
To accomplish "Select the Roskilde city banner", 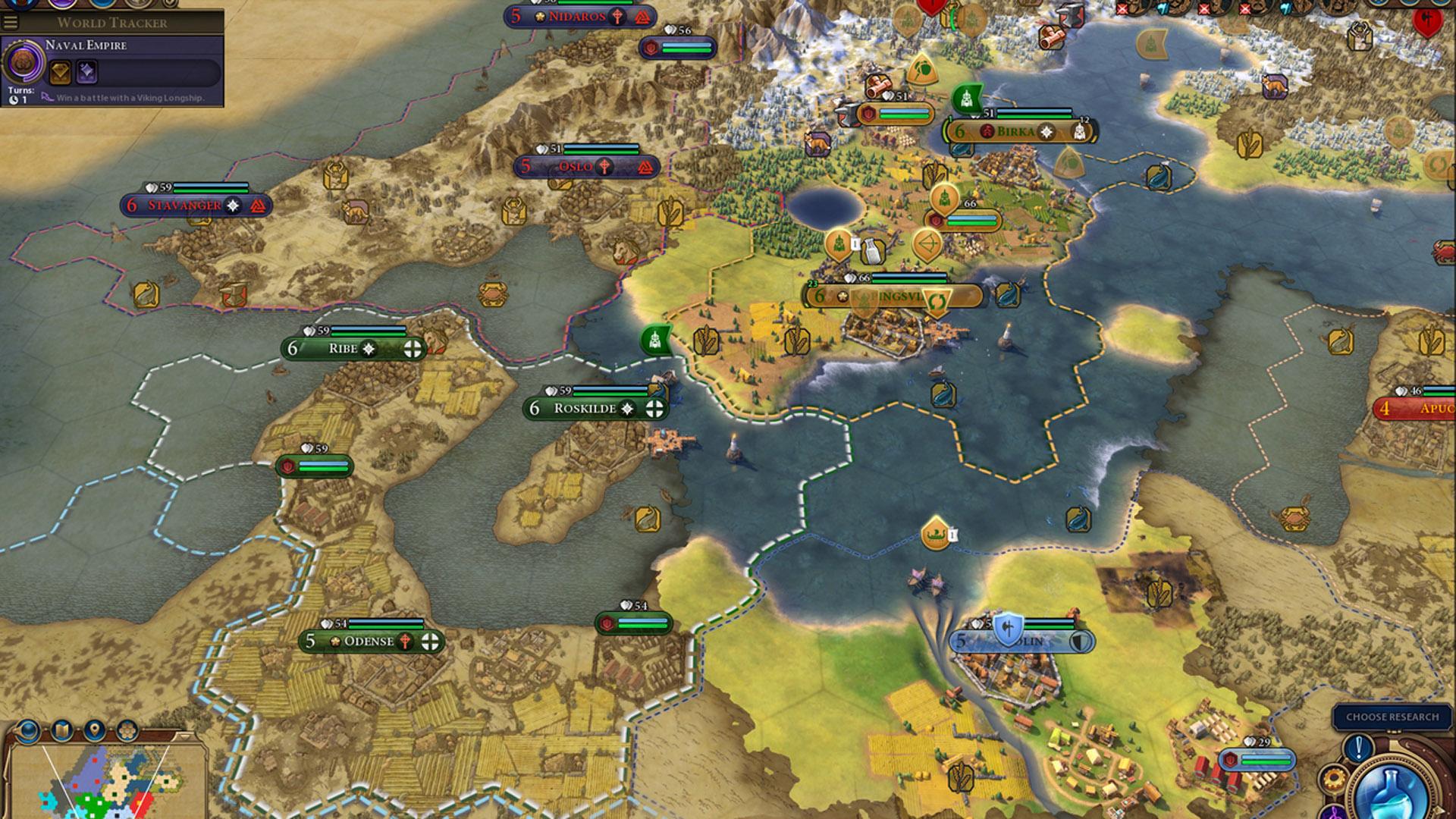I will [585, 409].
